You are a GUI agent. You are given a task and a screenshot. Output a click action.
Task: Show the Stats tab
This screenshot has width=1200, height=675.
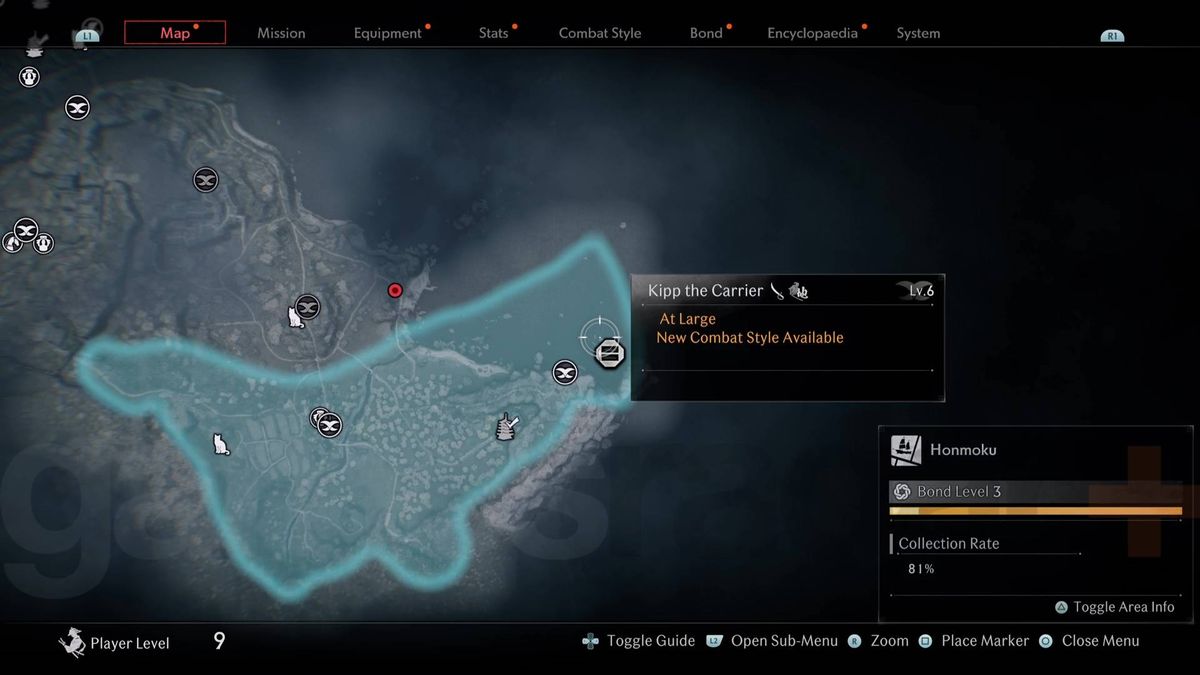(x=494, y=33)
